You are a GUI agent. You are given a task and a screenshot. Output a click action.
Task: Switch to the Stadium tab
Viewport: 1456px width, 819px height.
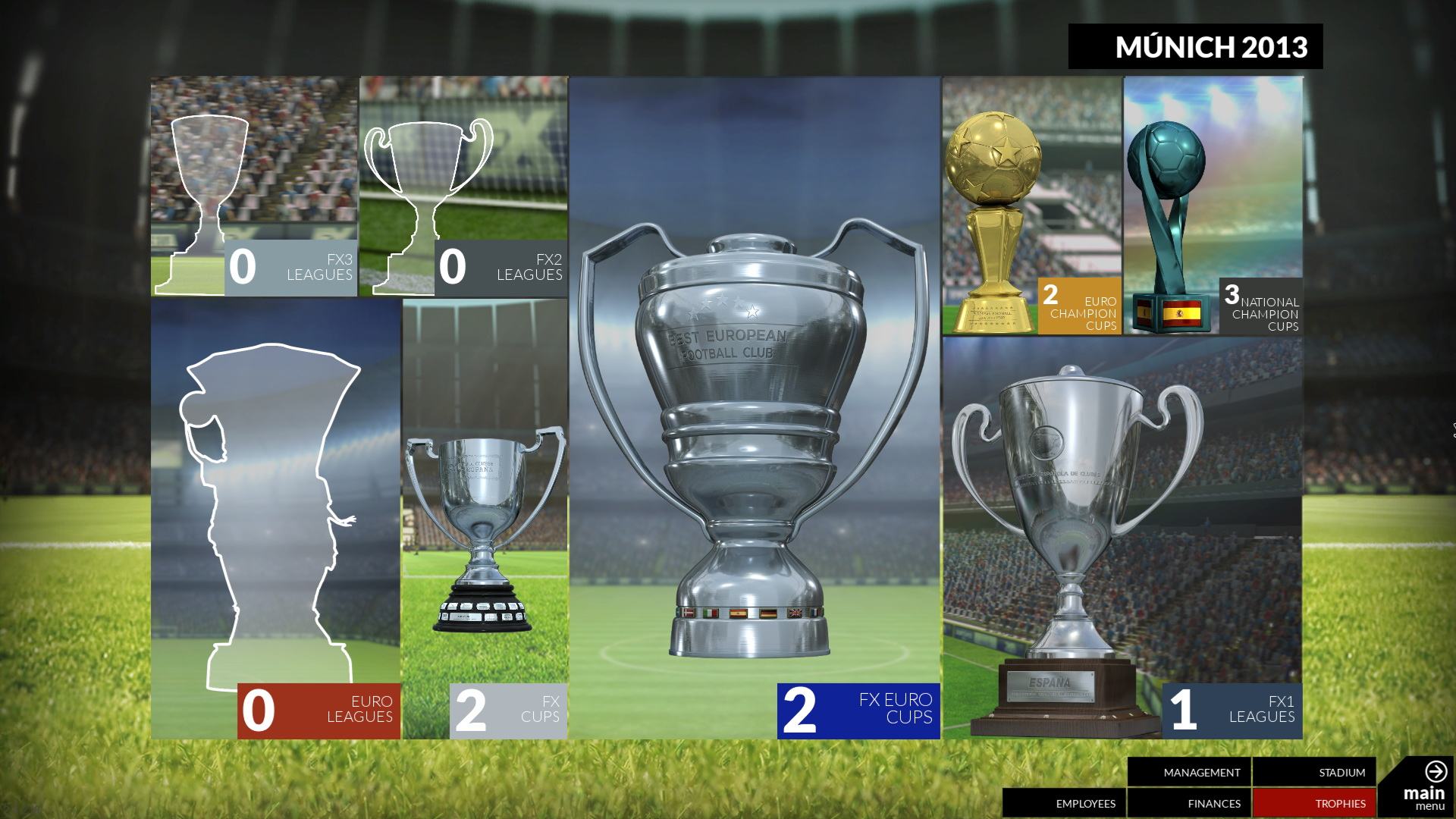click(1313, 773)
